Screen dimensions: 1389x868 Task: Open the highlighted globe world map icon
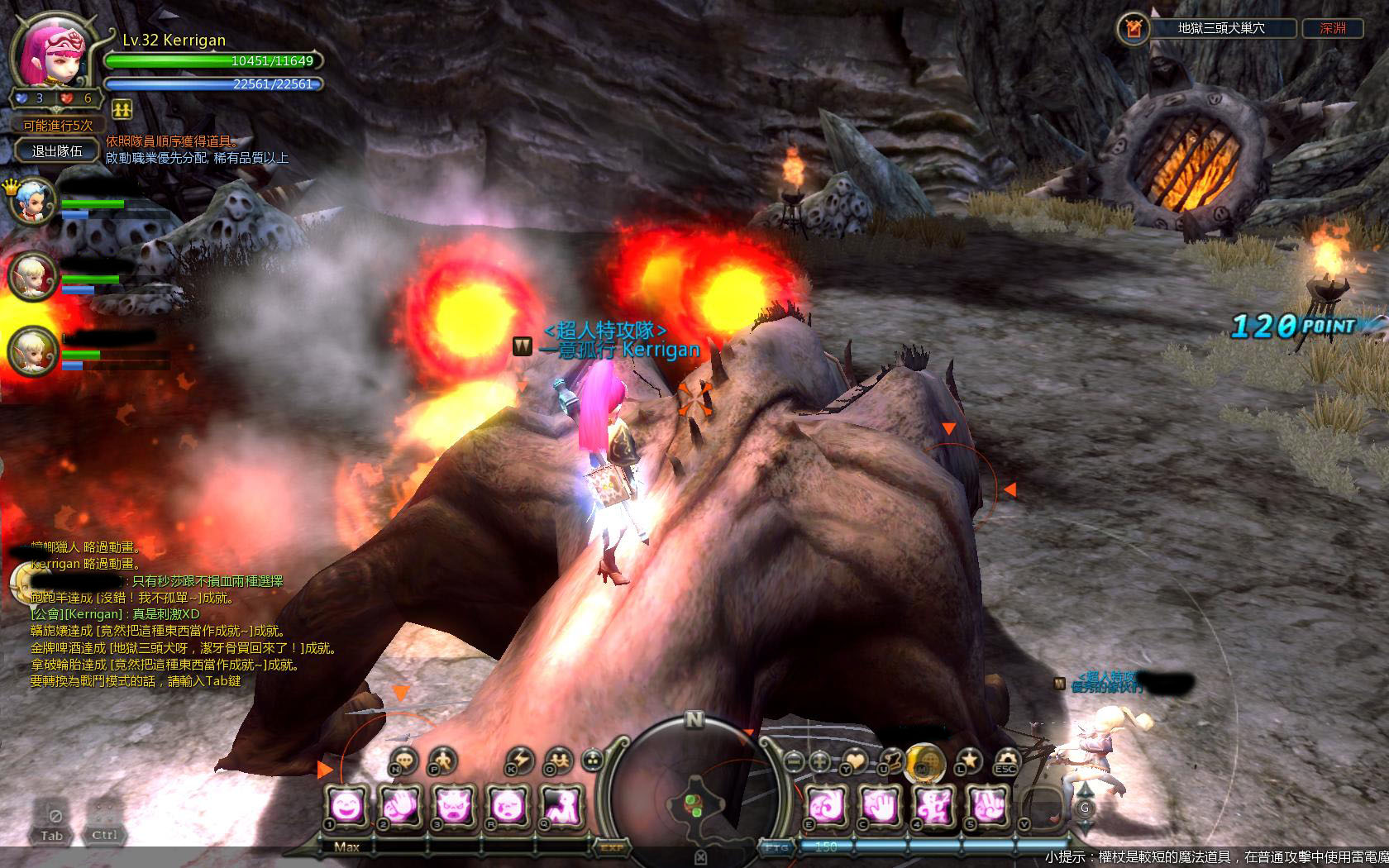(925, 760)
